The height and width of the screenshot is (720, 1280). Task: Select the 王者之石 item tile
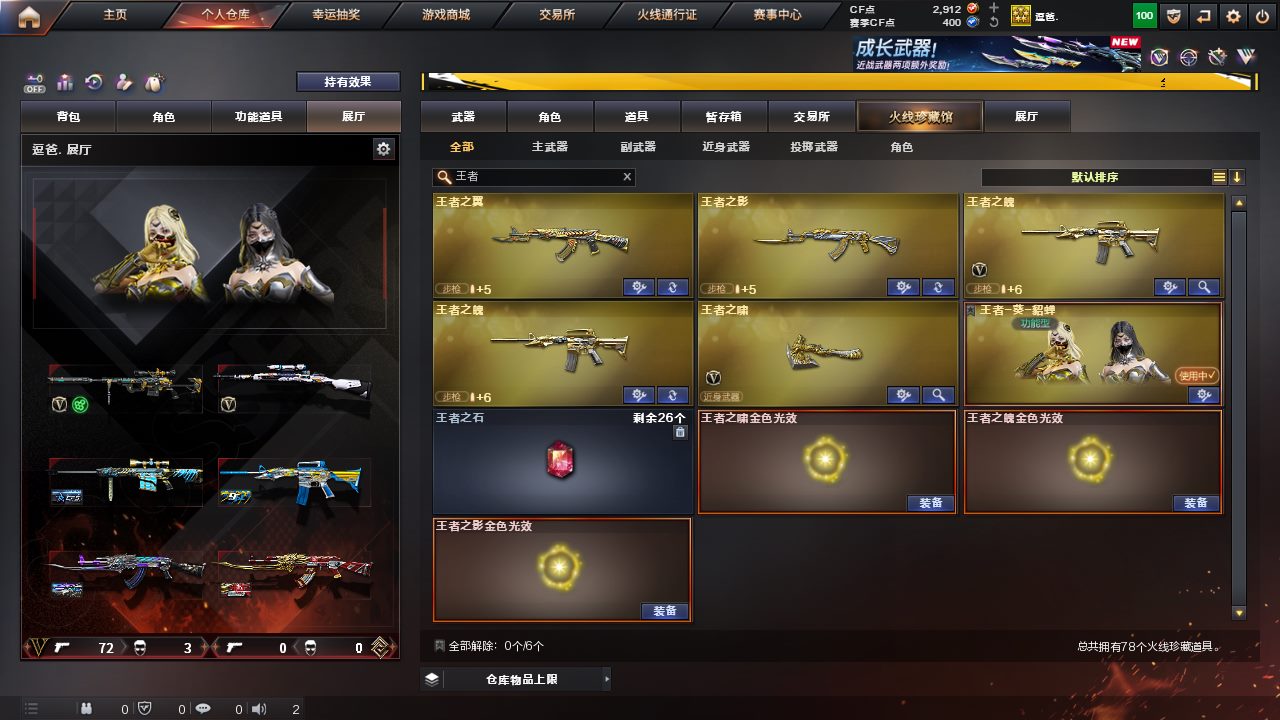[x=562, y=461]
